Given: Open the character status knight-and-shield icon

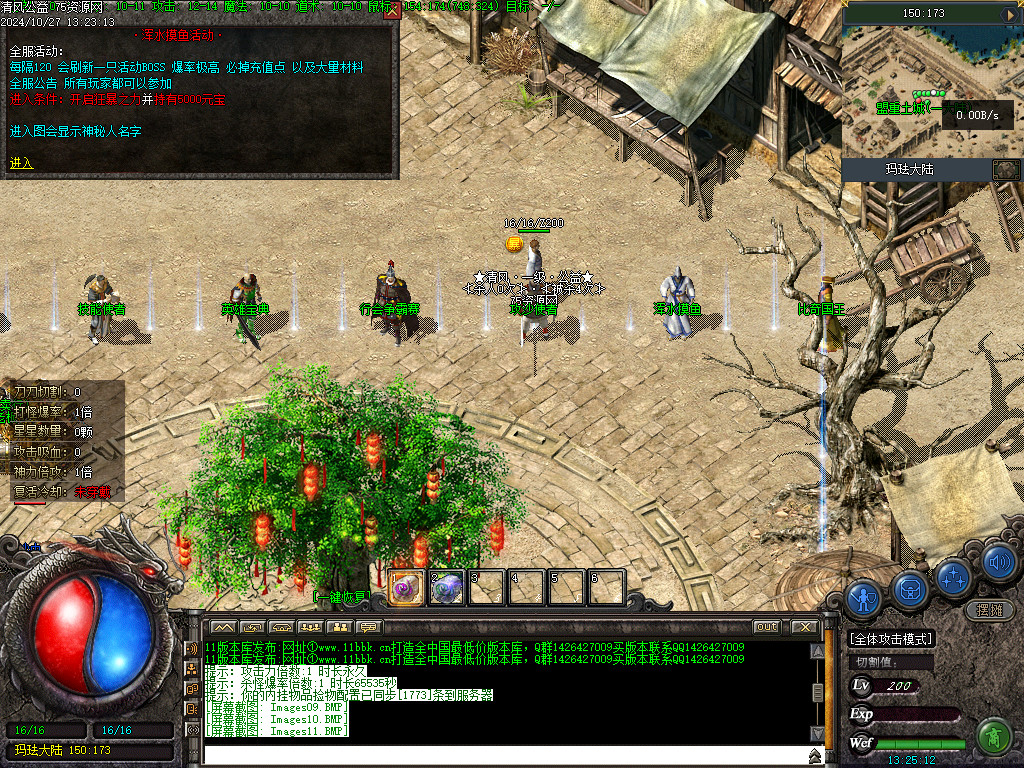Looking at the screenshot, I should coord(863,599).
